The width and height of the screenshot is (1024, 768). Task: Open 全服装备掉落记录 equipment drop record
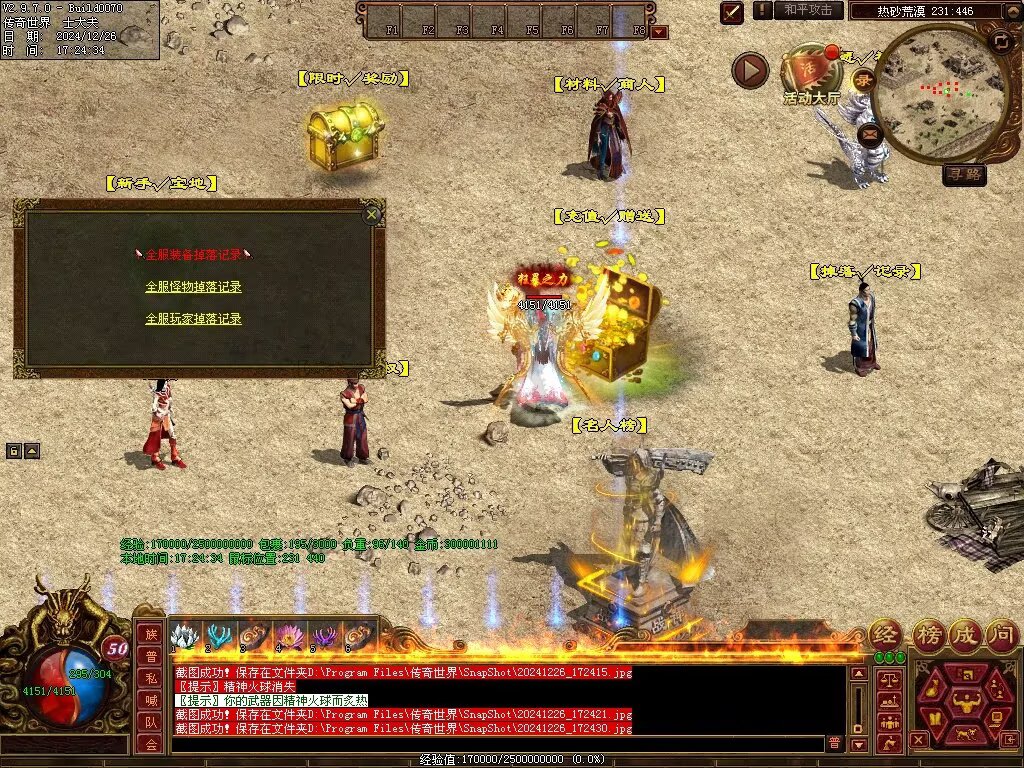pos(193,255)
